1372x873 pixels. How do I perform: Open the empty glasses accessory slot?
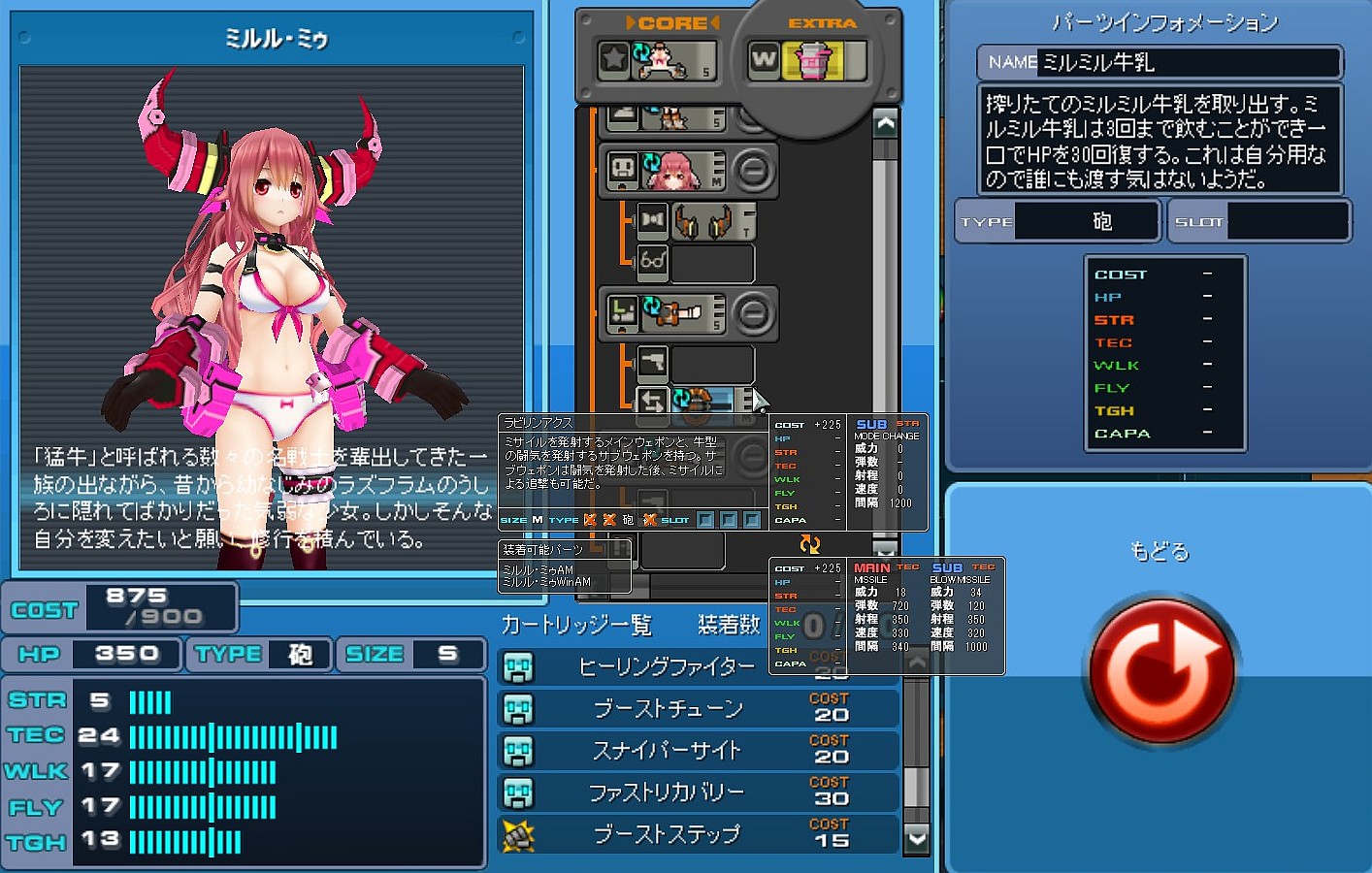coord(711,263)
